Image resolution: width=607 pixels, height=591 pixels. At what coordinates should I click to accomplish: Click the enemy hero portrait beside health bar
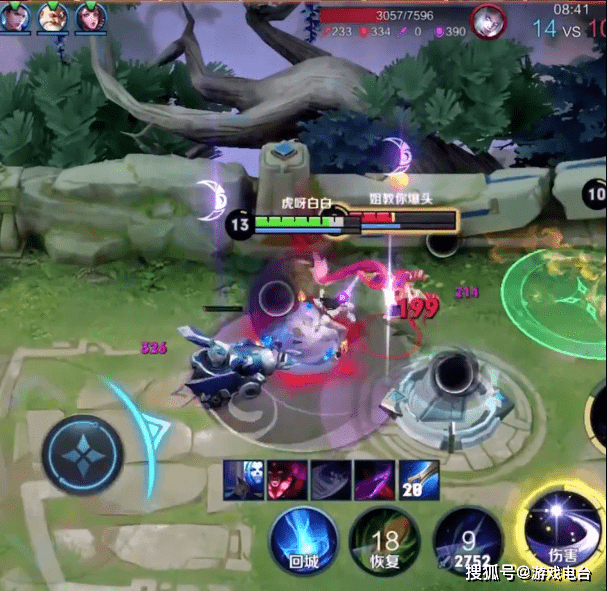pos(489,20)
